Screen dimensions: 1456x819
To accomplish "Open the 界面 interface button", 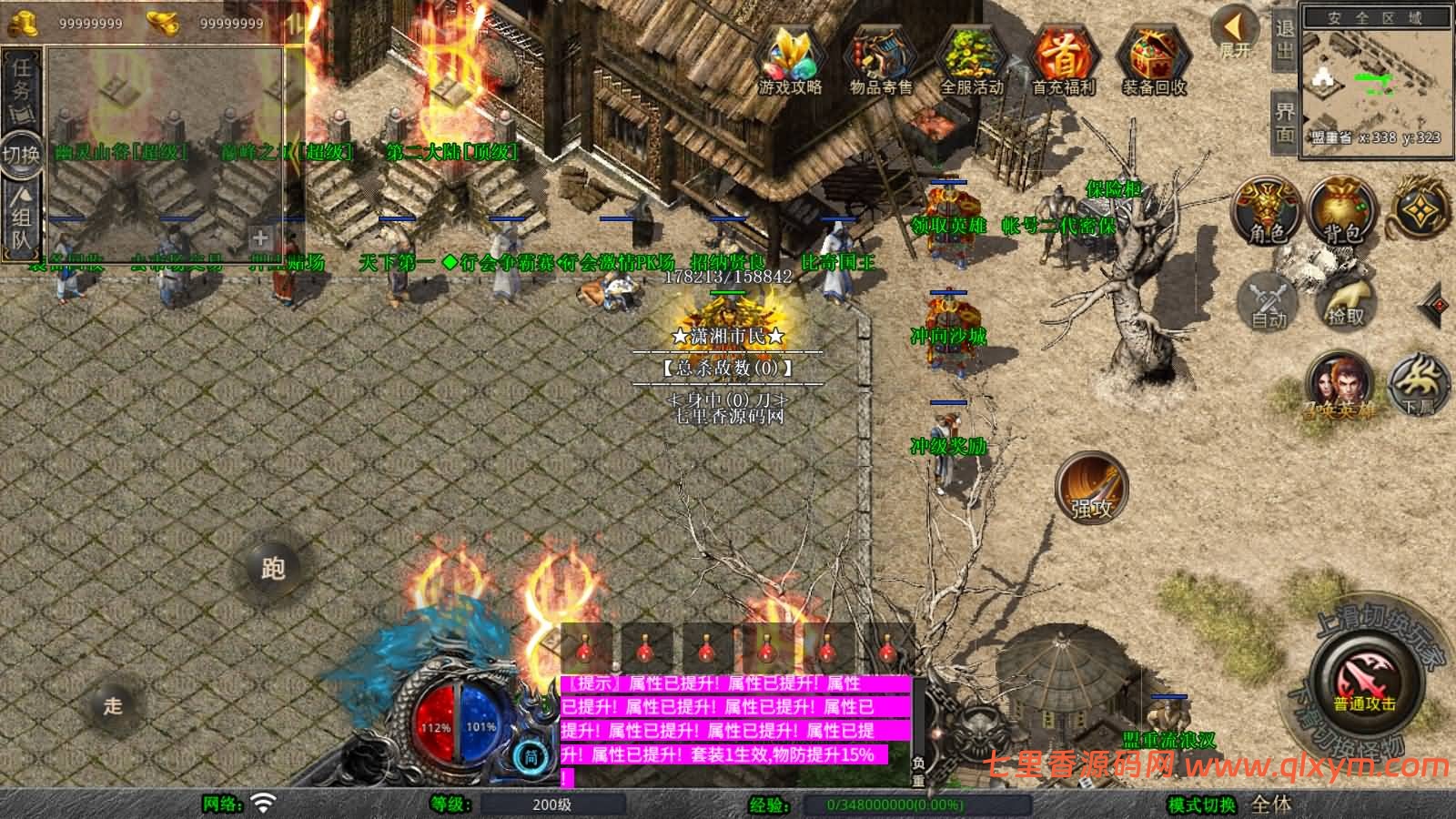I will tap(1284, 123).
